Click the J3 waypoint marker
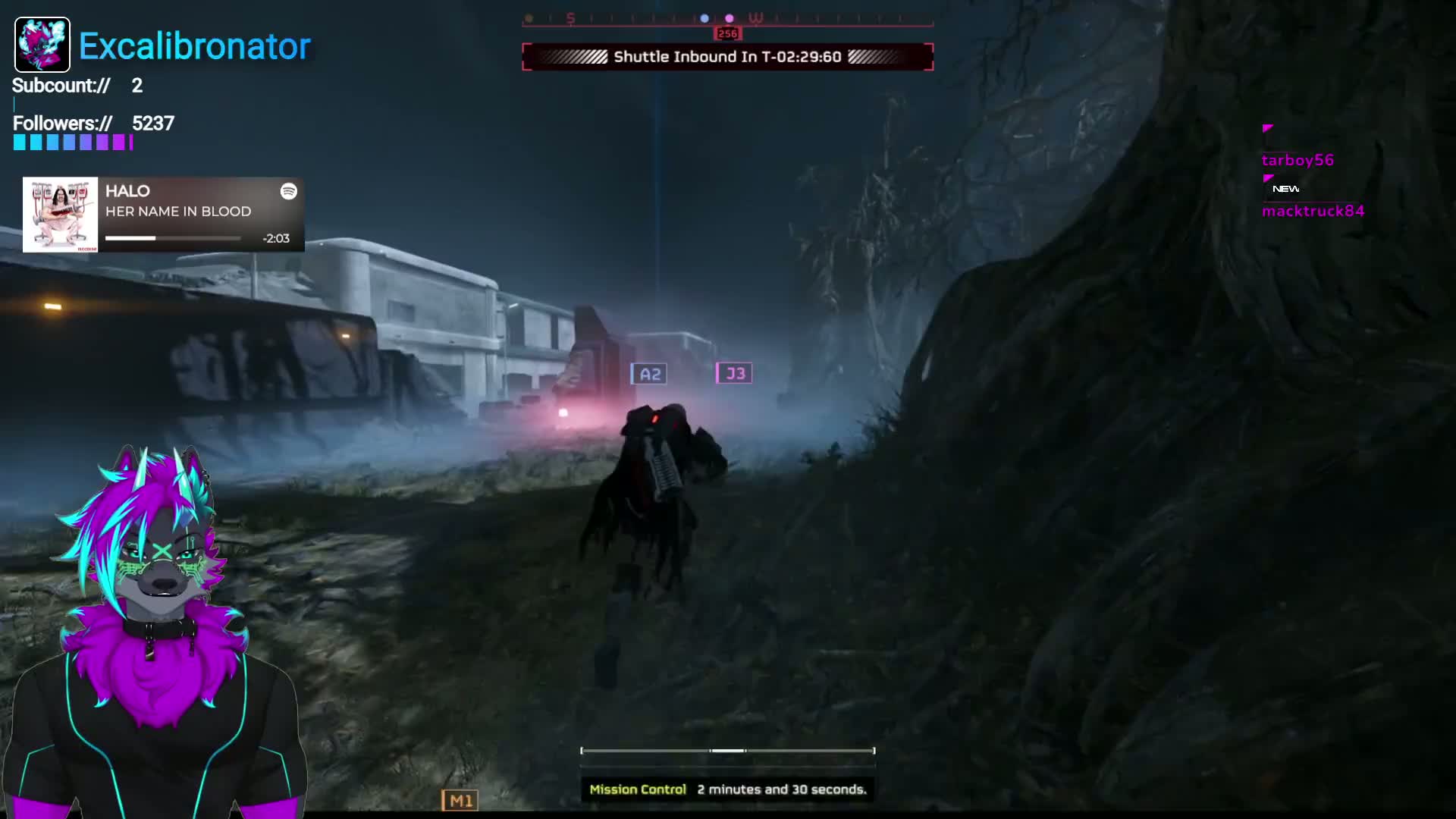1456x819 pixels. click(x=733, y=372)
